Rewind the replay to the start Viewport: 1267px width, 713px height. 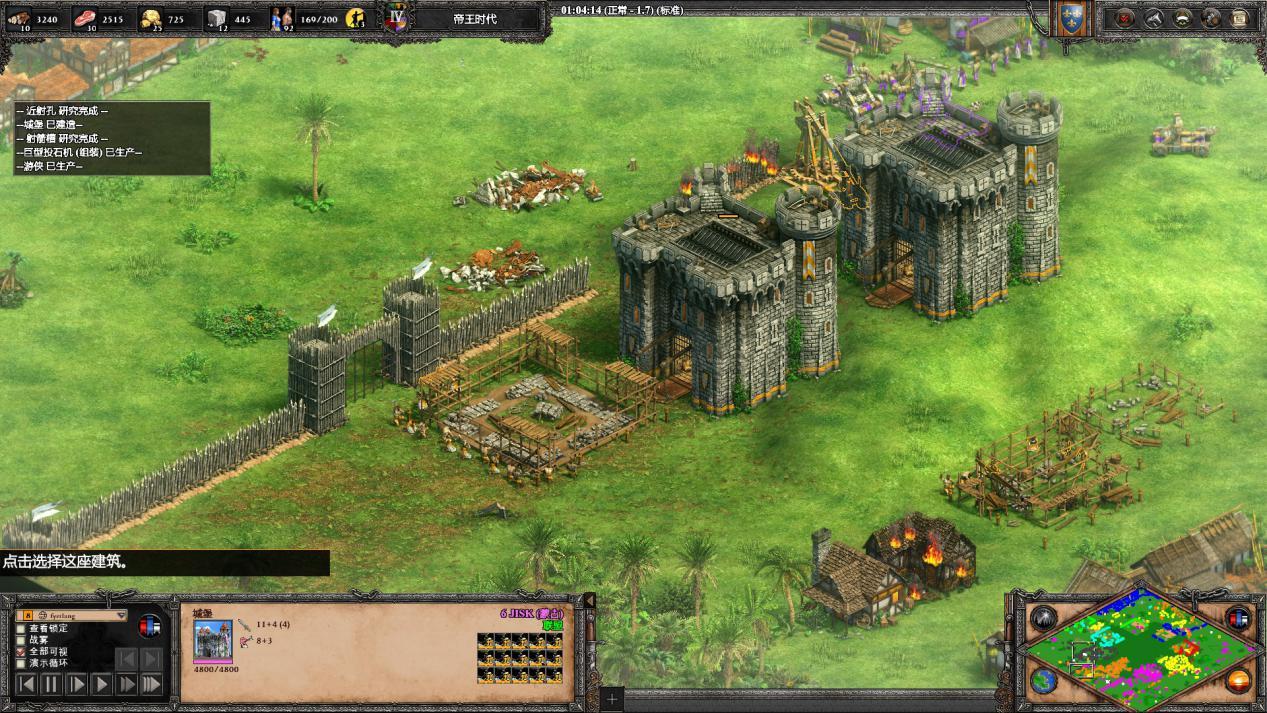point(27,685)
